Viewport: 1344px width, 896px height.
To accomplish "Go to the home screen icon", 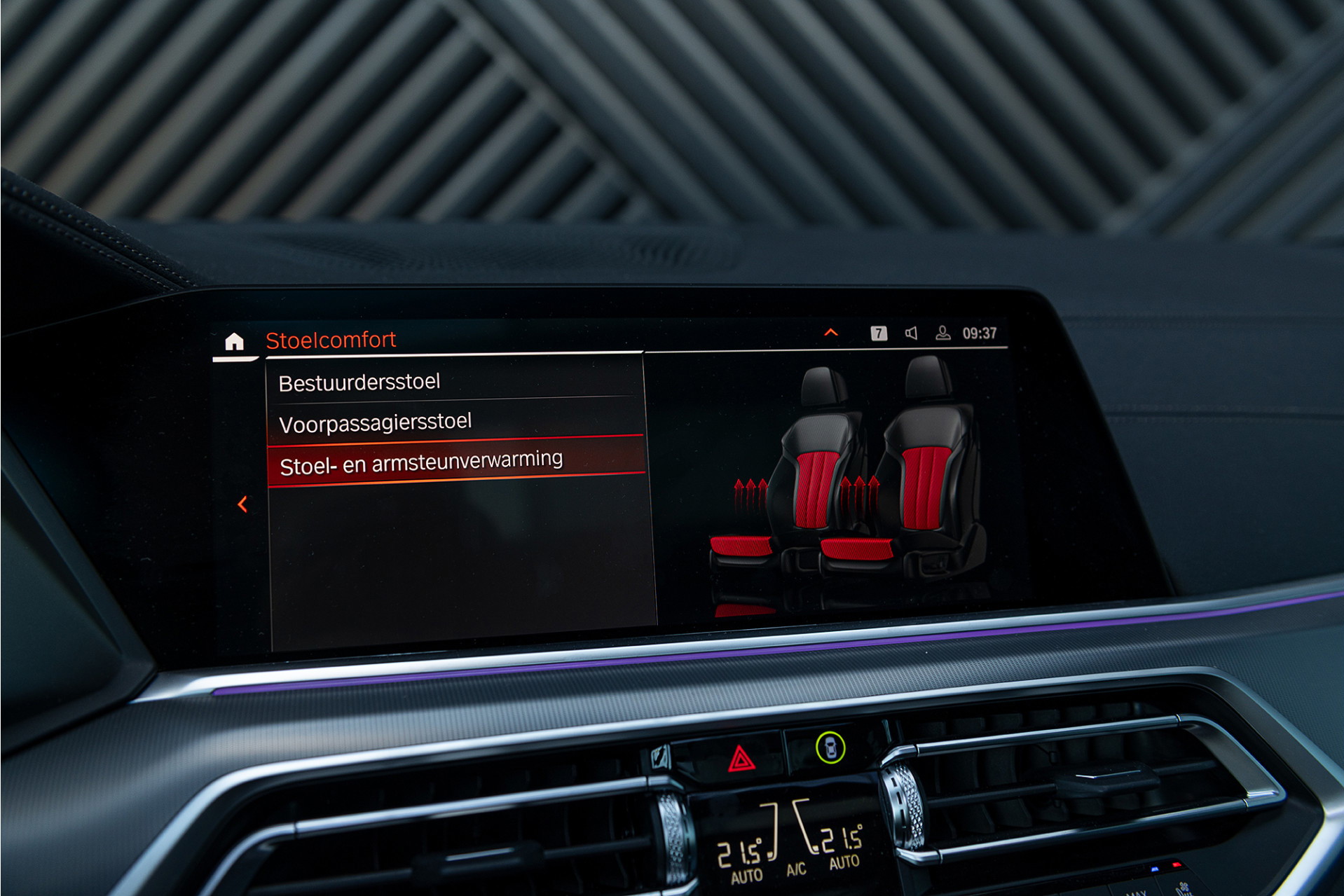I will [x=234, y=342].
